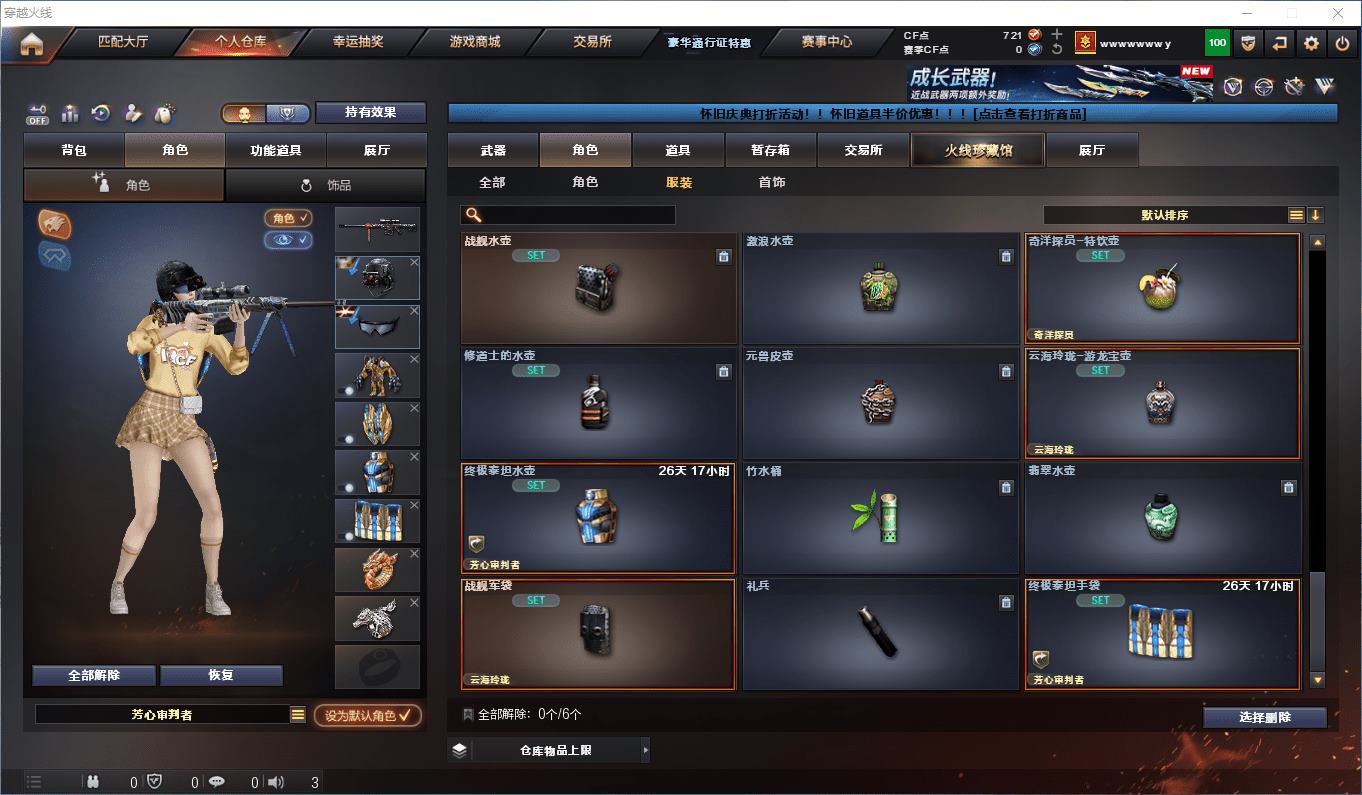Switch to the 武器 weapons tab
This screenshot has width=1362, height=795.
(493, 150)
